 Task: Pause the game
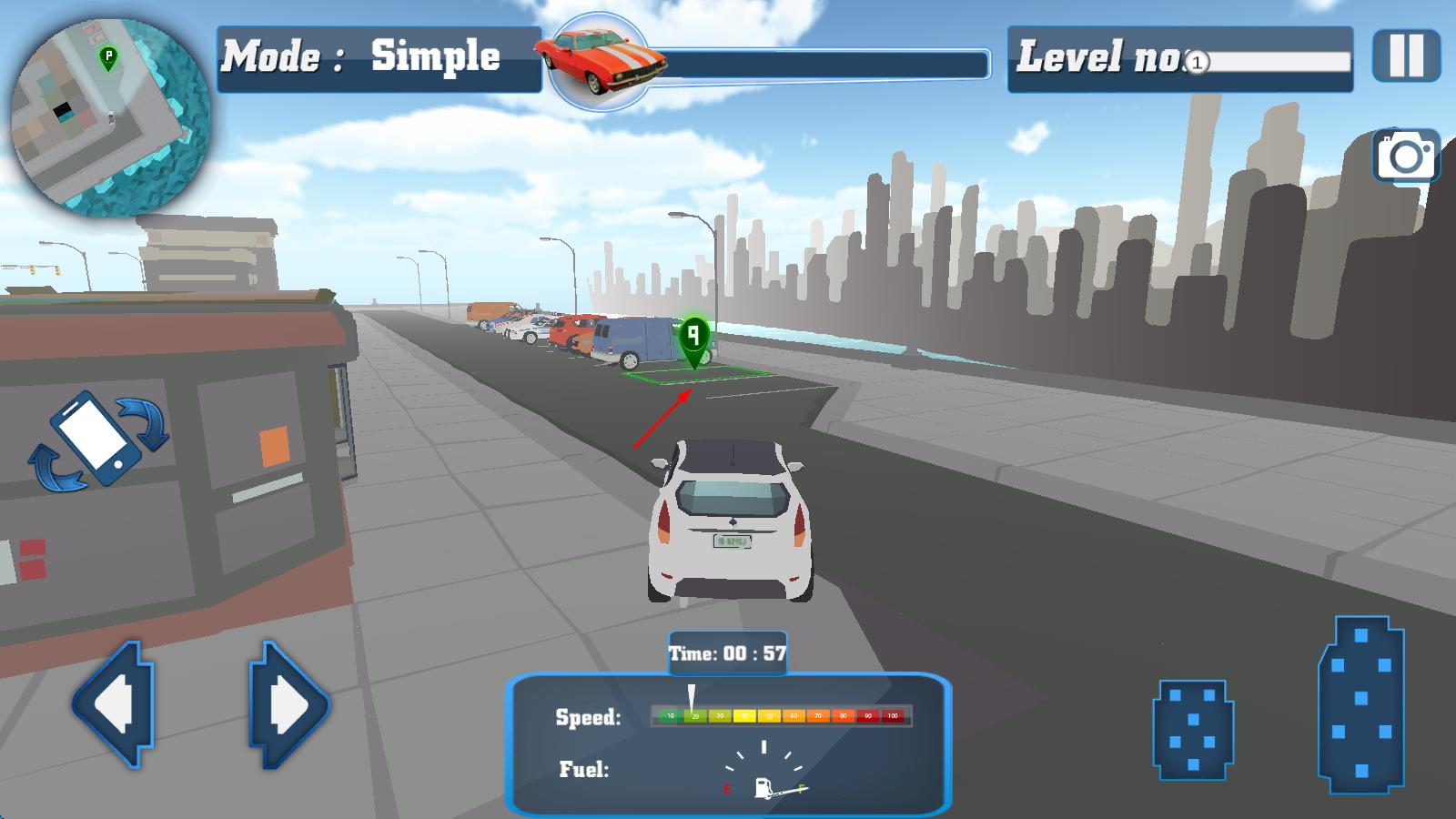[x=1406, y=56]
